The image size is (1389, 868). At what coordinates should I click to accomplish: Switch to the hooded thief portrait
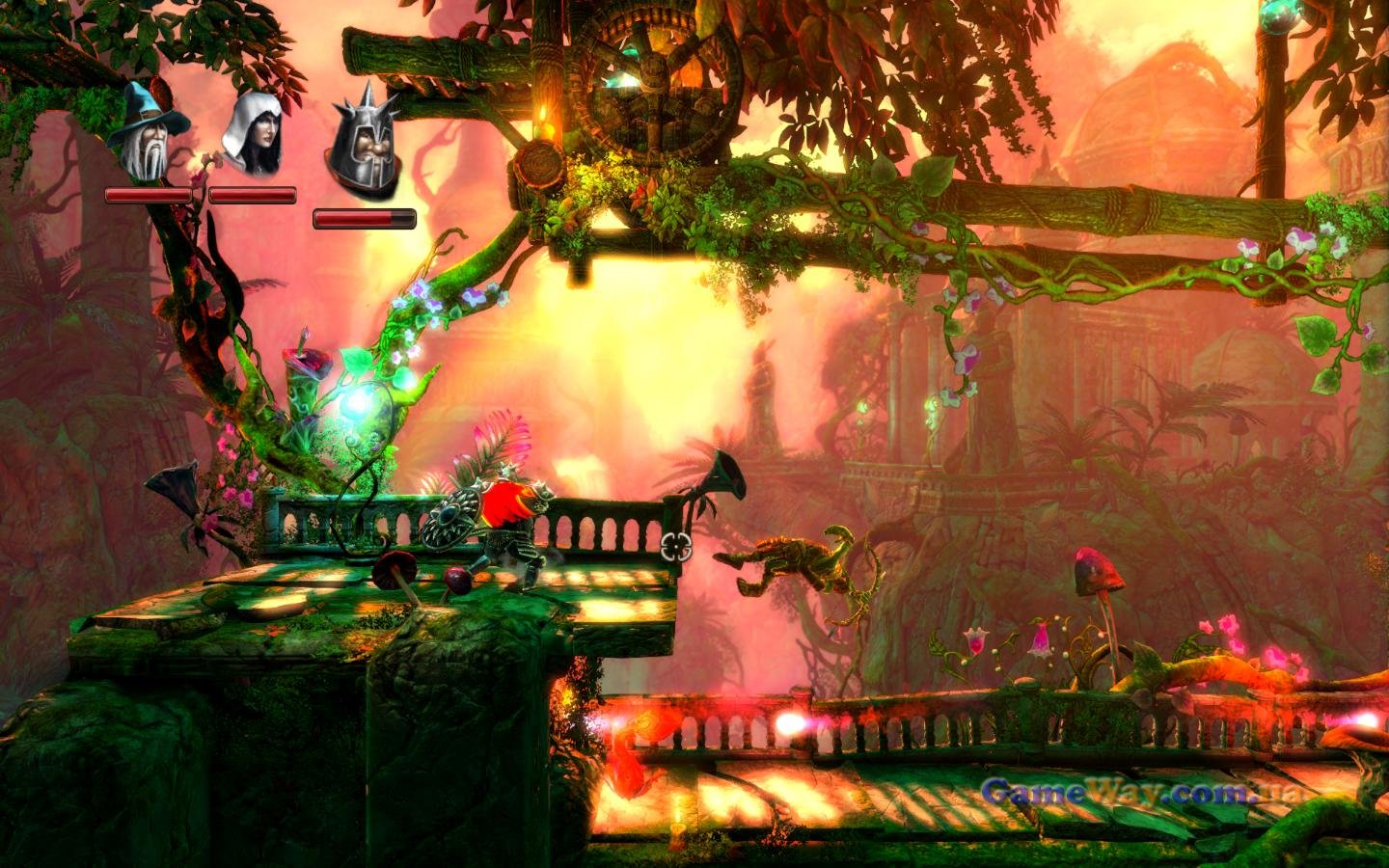[253, 135]
